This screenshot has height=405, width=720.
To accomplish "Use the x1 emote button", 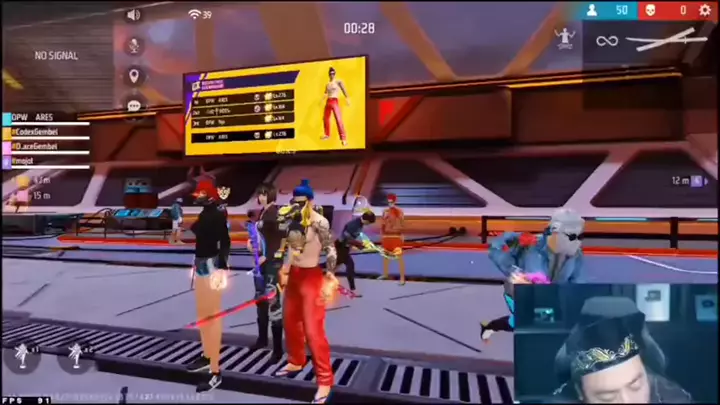I will 21,356.
